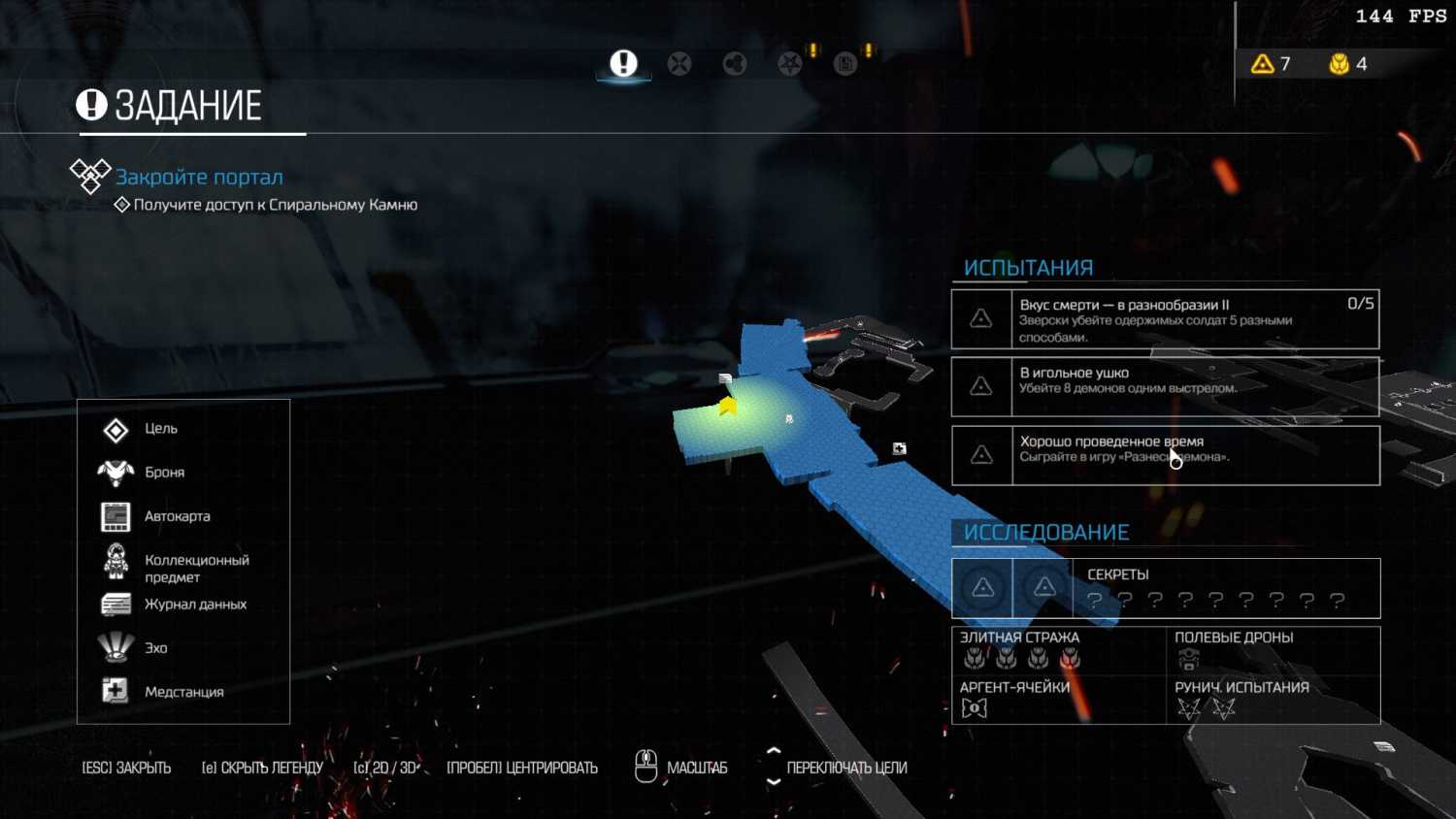Select the 'Медстанция' legend entry
Image resolution: width=1456 pixels, height=819 pixels.
[183, 692]
